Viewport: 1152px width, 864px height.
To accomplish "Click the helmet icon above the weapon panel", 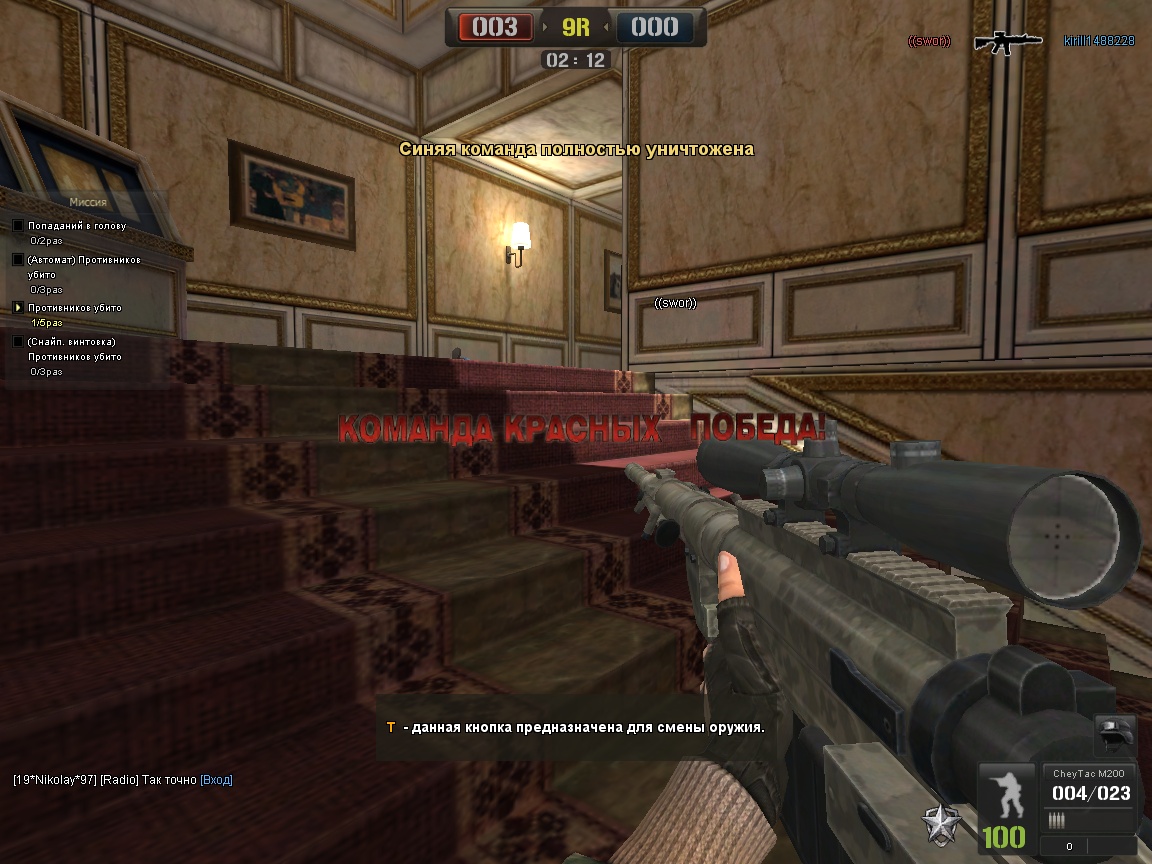I will click(x=1115, y=736).
